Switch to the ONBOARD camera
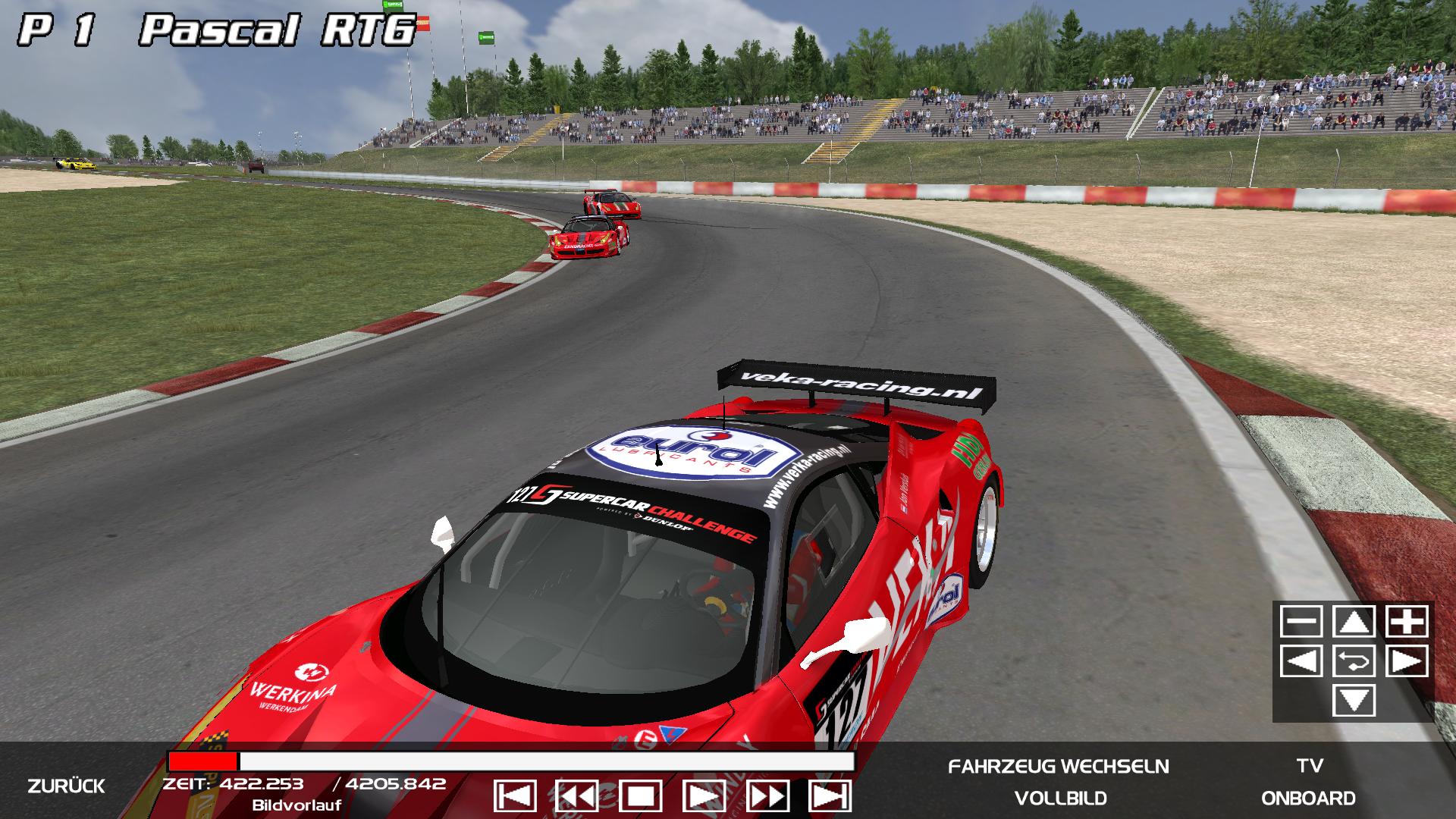Image resolution: width=1456 pixels, height=819 pixels. click(1308, 799)
